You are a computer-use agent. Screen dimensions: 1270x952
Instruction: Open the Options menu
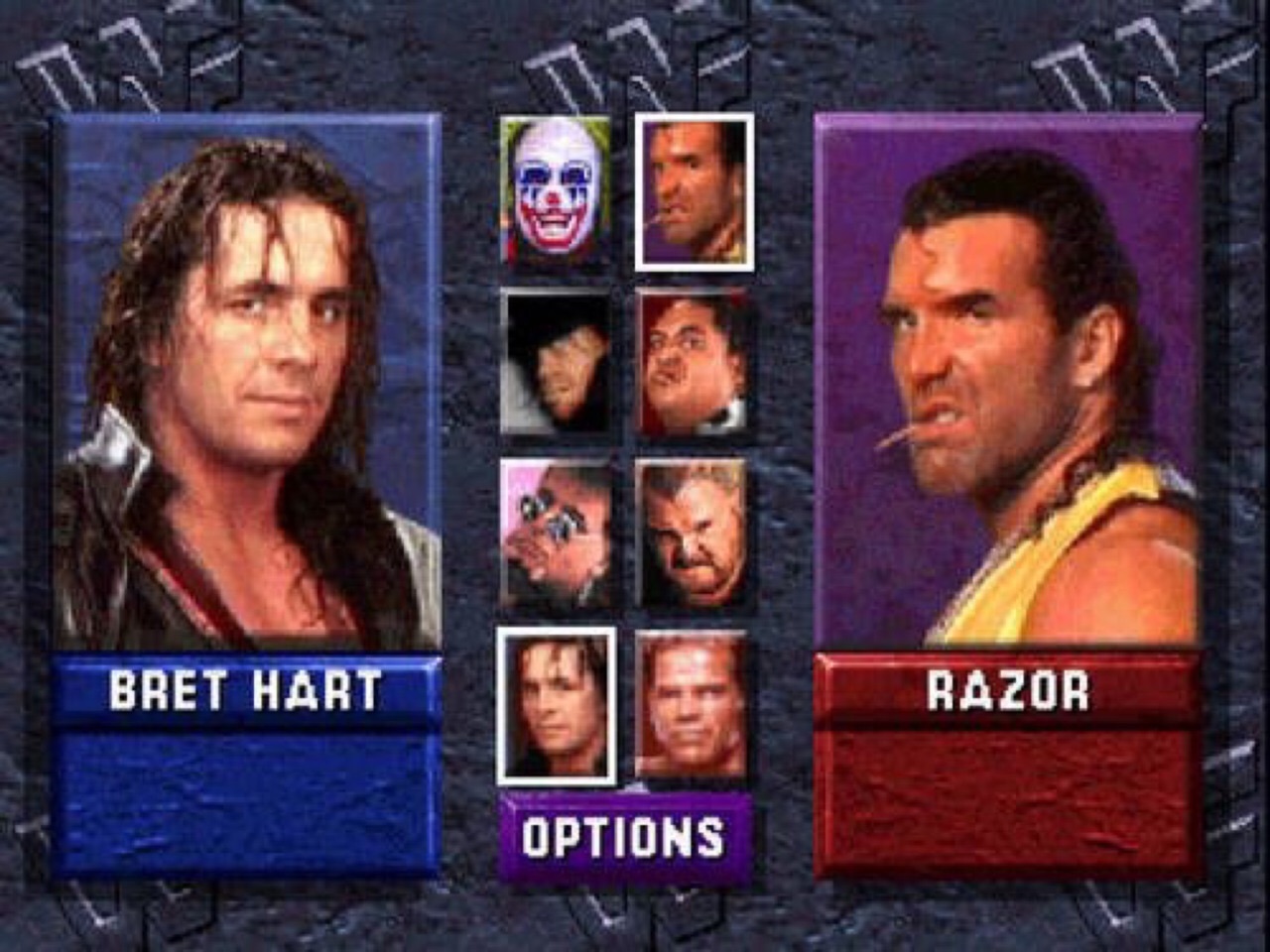[624, 837]
